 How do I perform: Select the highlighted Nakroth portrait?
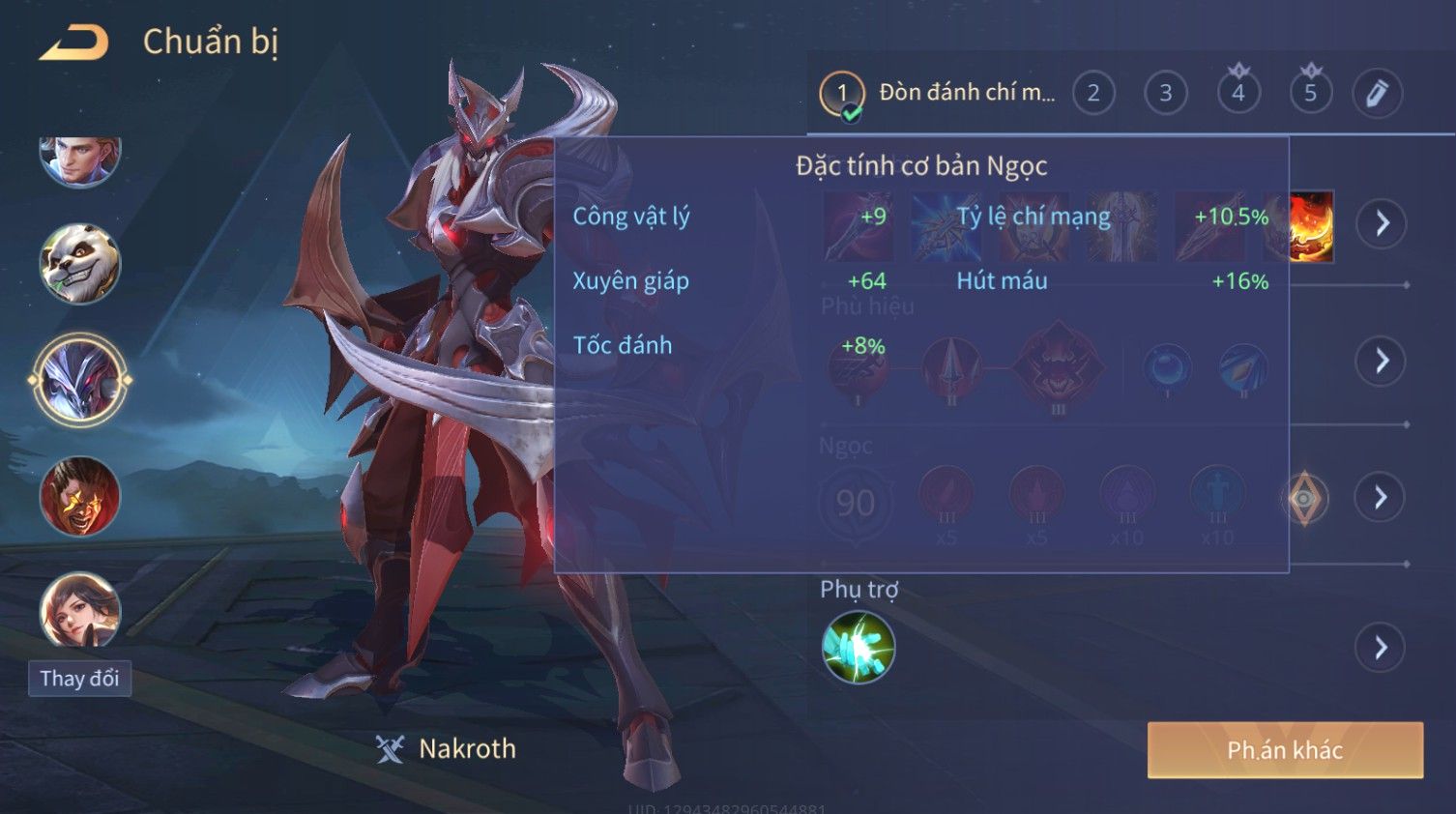(x=79, y=380)
